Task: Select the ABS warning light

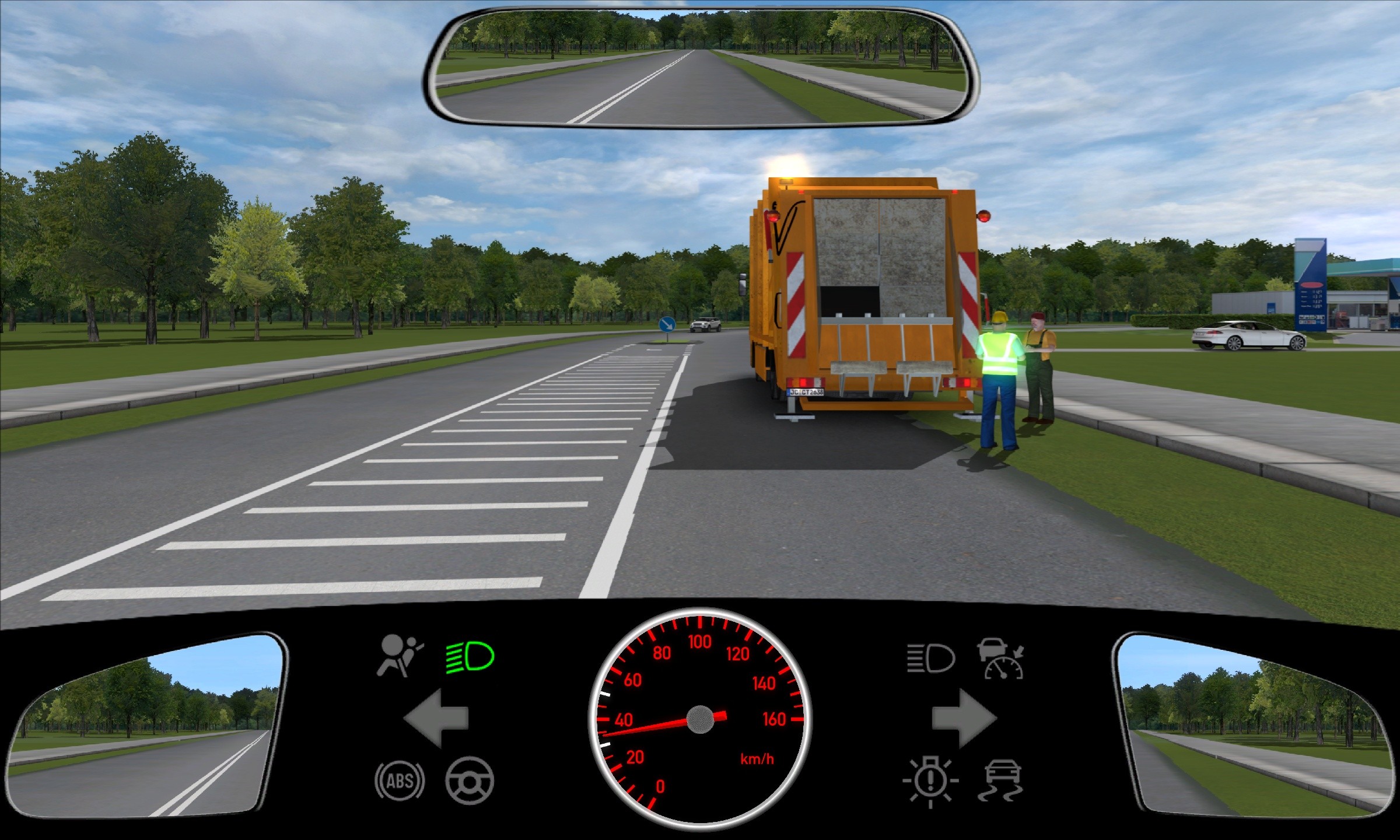Action: point(400,780)
